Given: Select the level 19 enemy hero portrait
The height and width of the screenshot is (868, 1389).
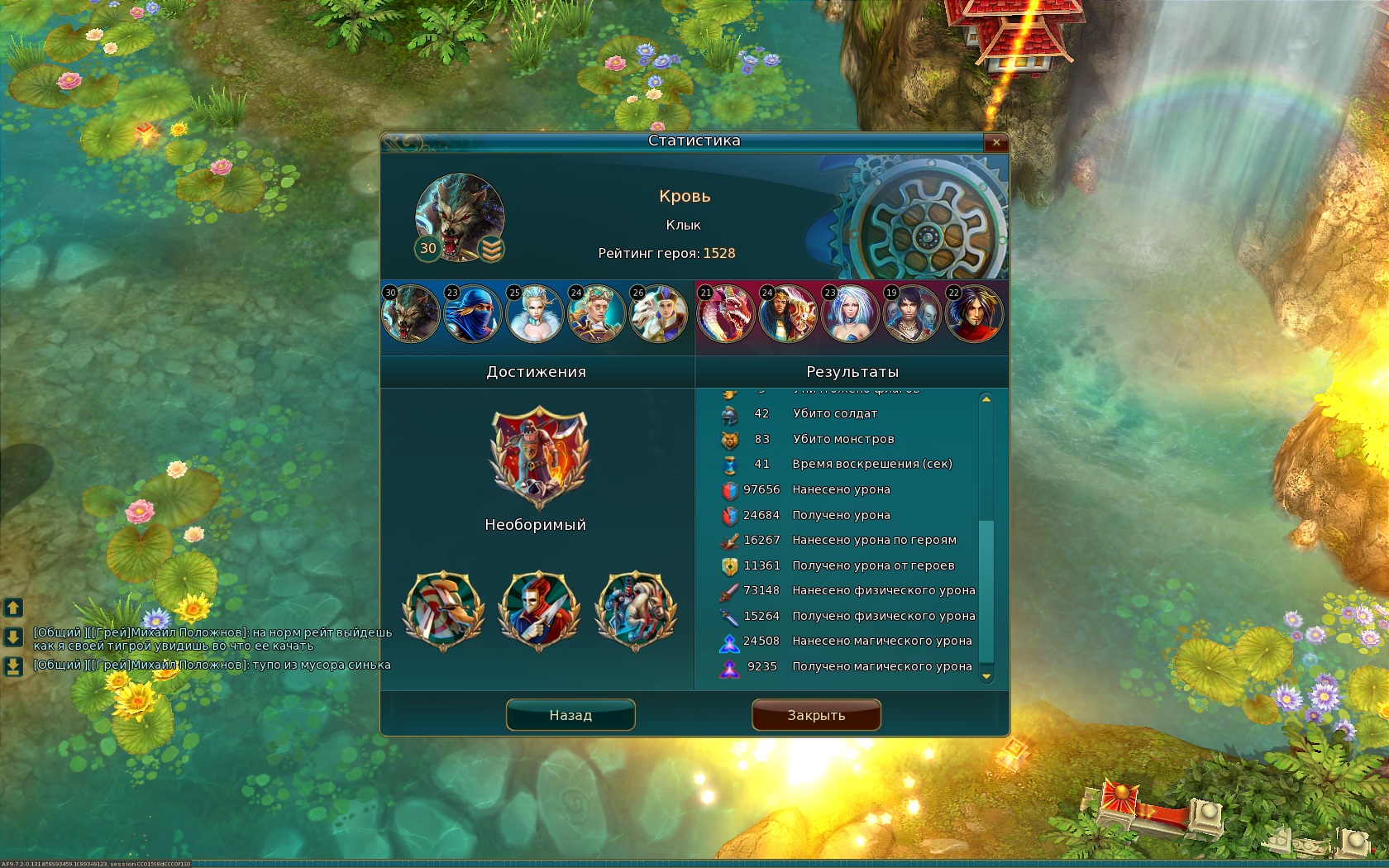Looking at the screenshot, I should (912, 314).
